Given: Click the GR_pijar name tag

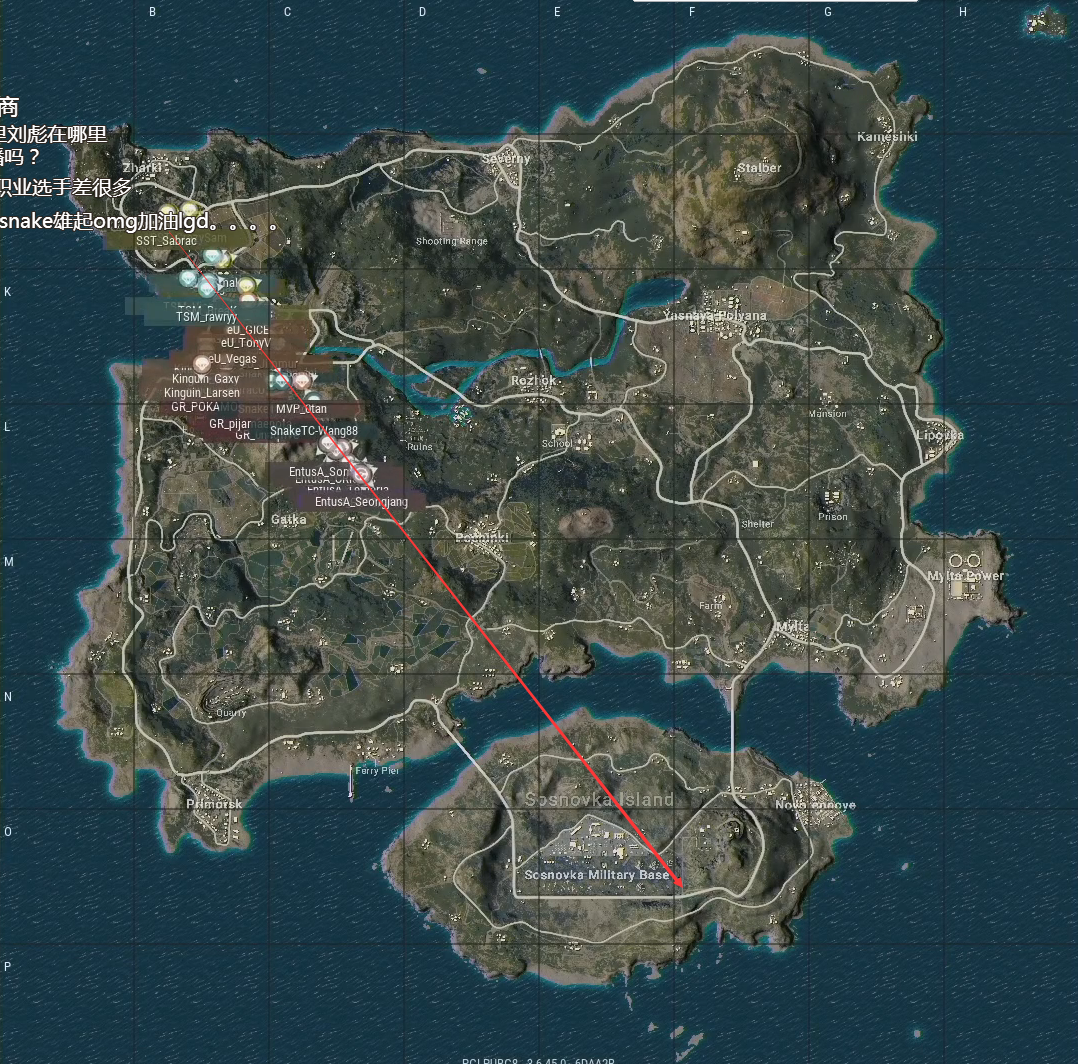Looking at the screenshot, I should pos(230,424).
